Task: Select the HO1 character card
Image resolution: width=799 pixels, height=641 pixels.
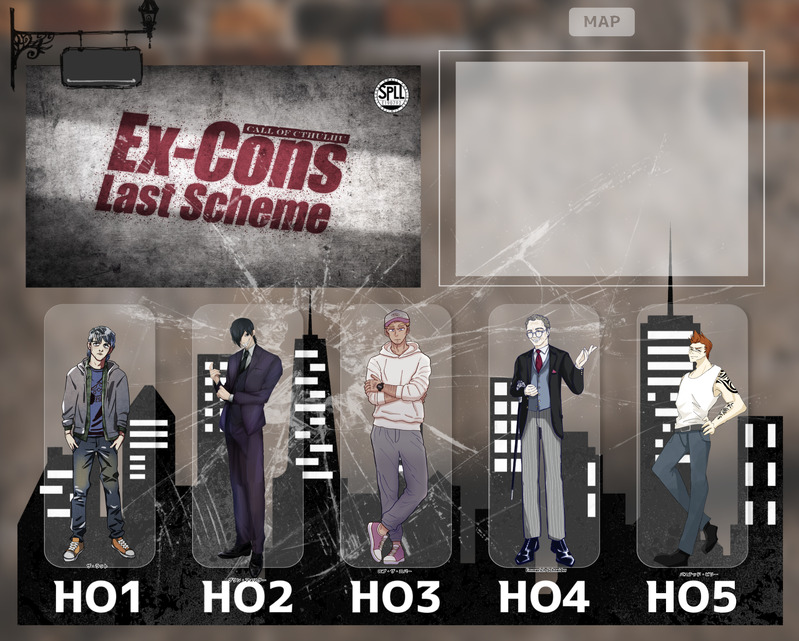Action: click(x=99, y=437)
